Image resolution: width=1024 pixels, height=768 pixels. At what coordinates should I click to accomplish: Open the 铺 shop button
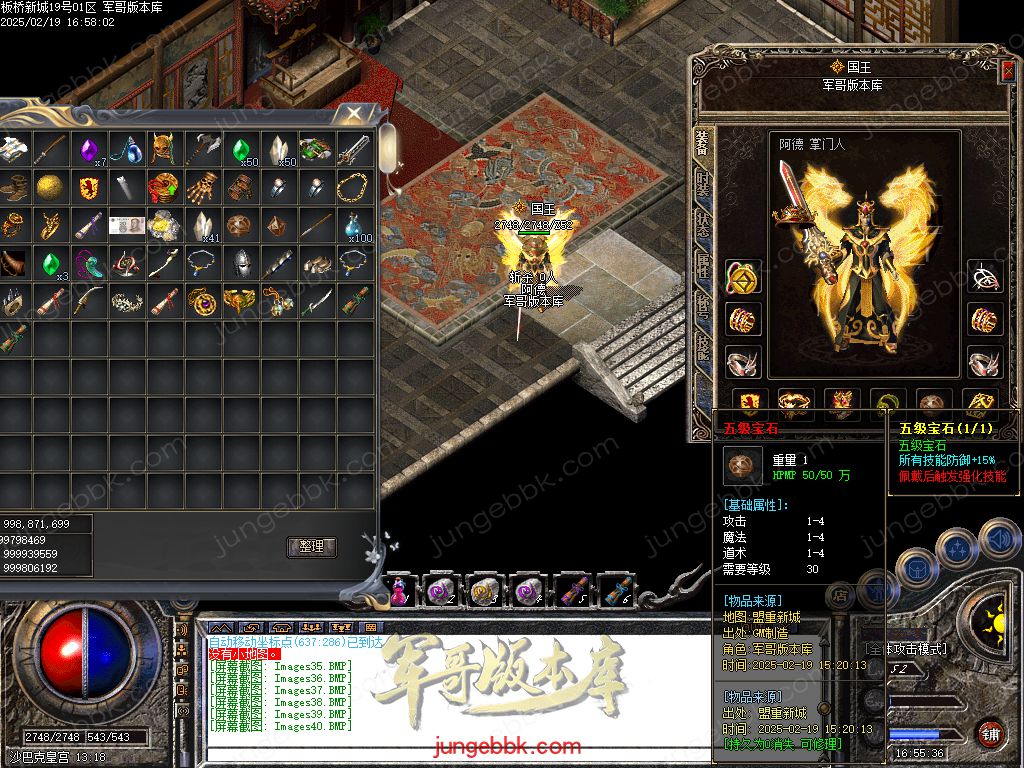(x=991, y=732)
